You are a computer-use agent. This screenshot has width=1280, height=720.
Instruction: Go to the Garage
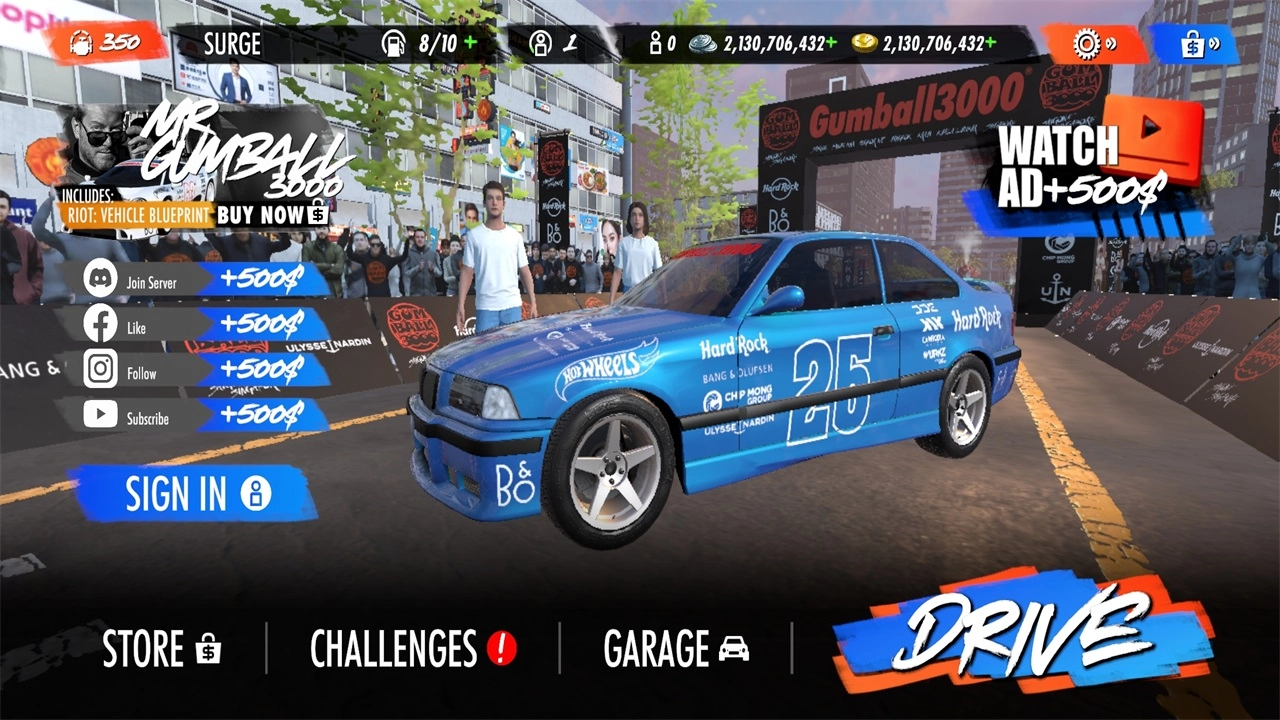(x=676, y=649)
